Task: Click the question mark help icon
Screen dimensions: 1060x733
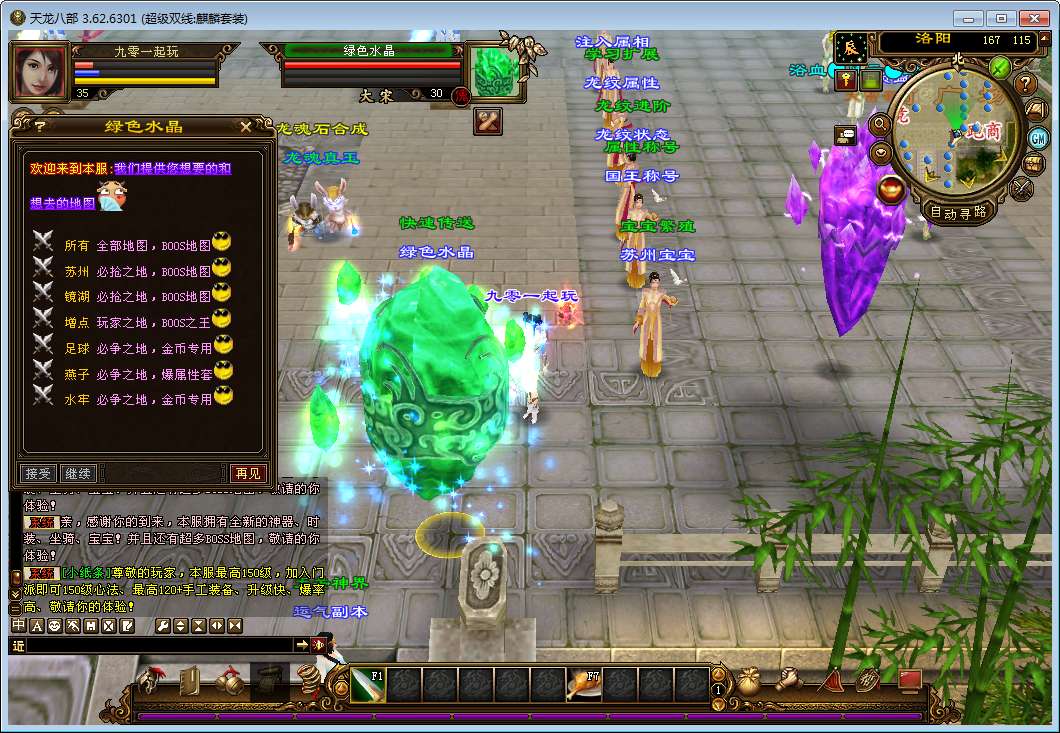Action: 1026,83
